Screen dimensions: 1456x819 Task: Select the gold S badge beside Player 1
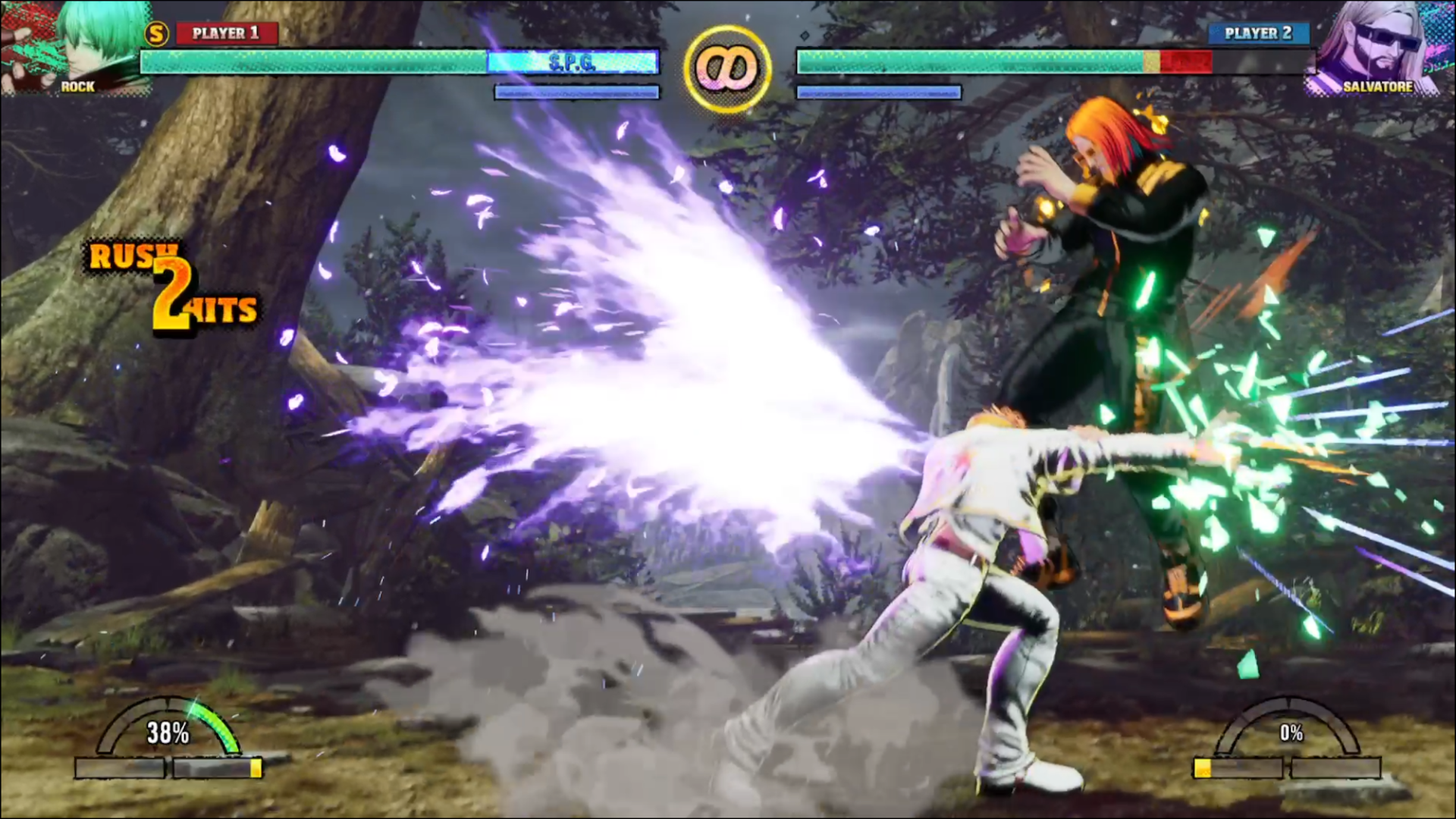pyautogui.click(x=156, y=33)
